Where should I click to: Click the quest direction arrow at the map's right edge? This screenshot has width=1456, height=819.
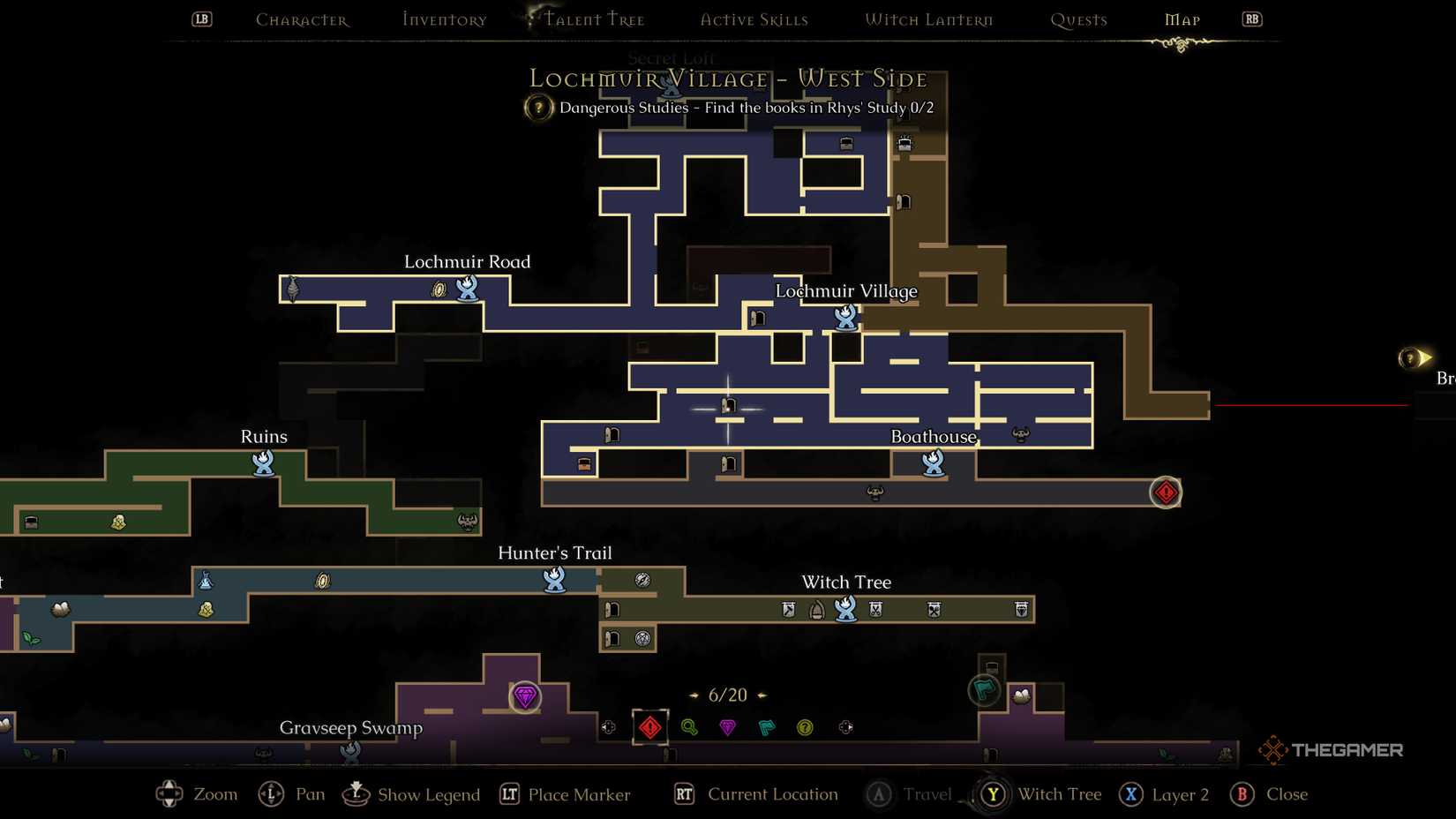[x=1413, y=357]
